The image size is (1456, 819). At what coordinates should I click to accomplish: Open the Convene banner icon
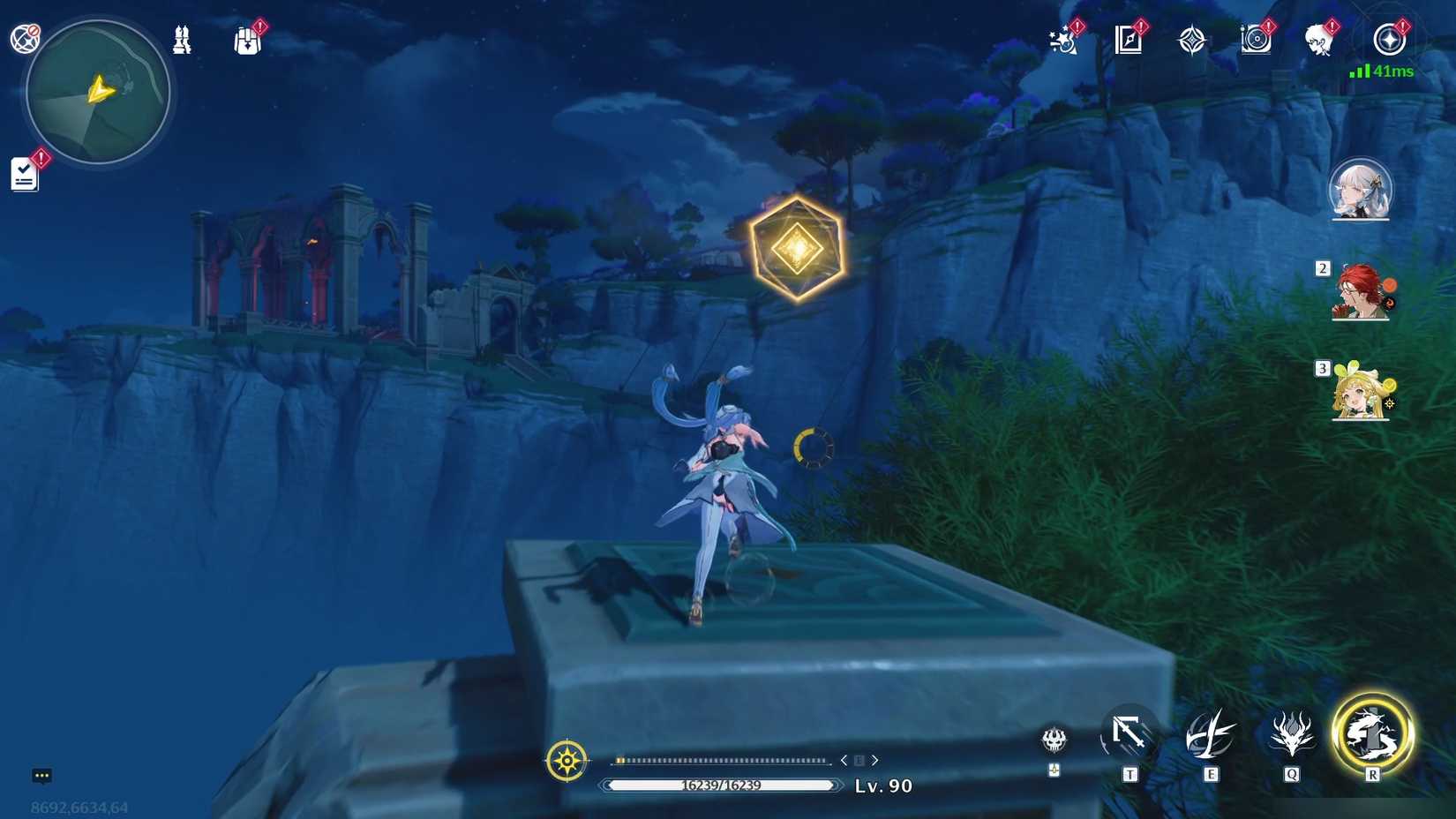point(1192,38)
